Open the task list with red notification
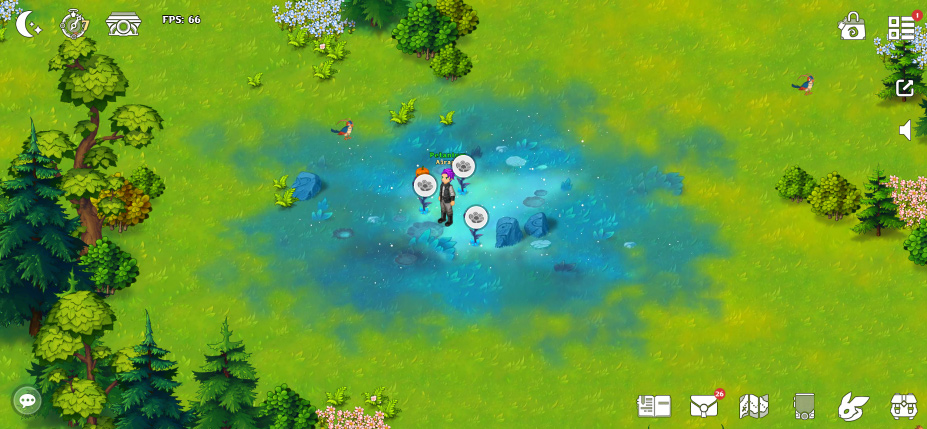 click(902, 27)
